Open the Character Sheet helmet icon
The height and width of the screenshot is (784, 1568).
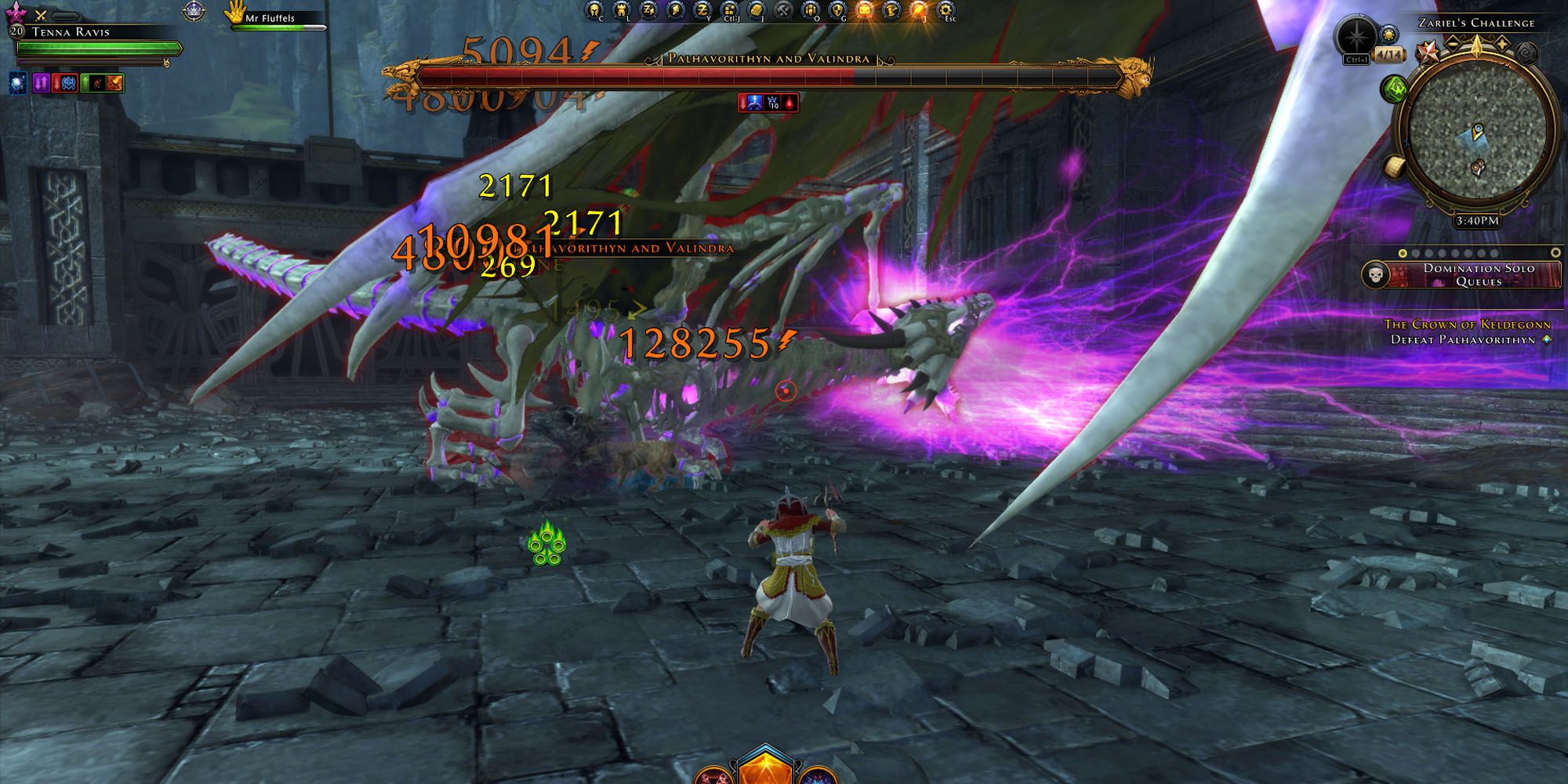tap(594, 10)
